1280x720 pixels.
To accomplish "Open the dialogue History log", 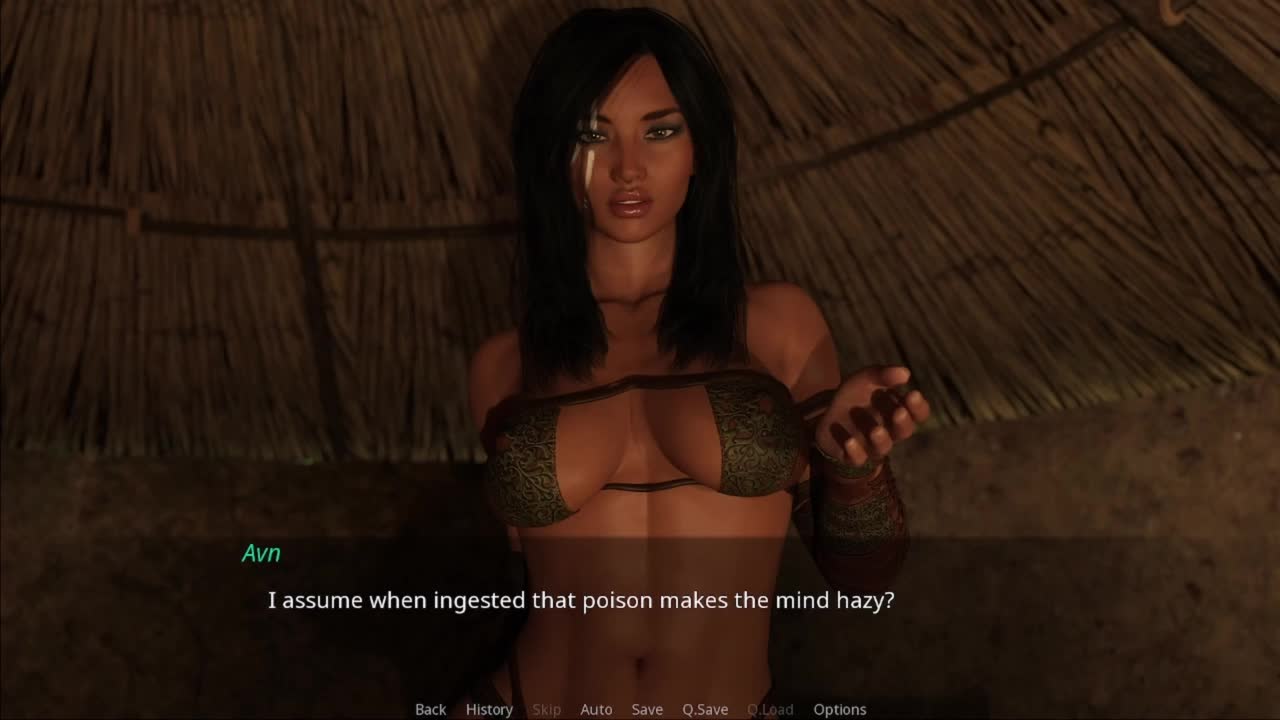I will 489,709.
